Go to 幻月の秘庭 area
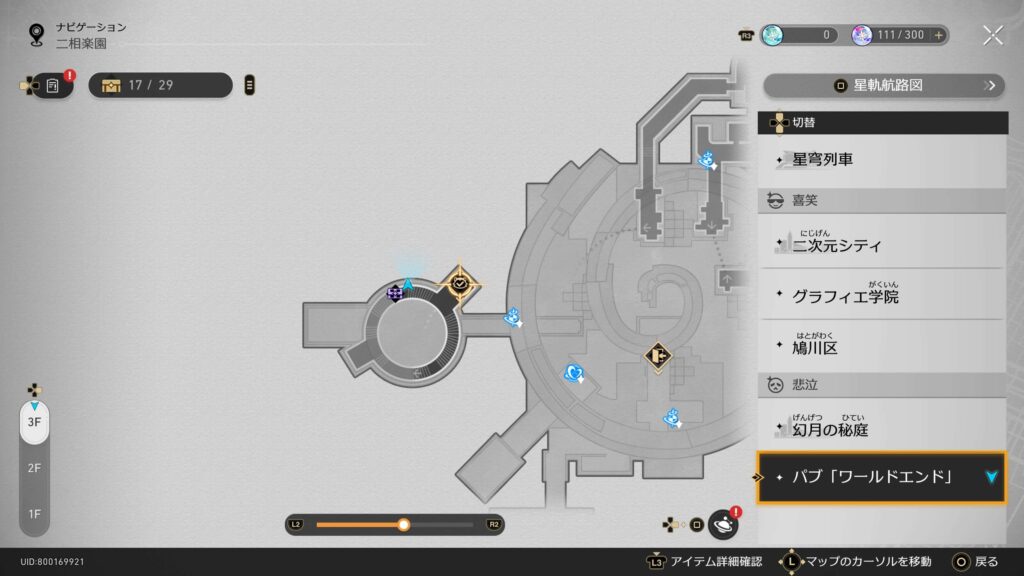 (882, 428)
